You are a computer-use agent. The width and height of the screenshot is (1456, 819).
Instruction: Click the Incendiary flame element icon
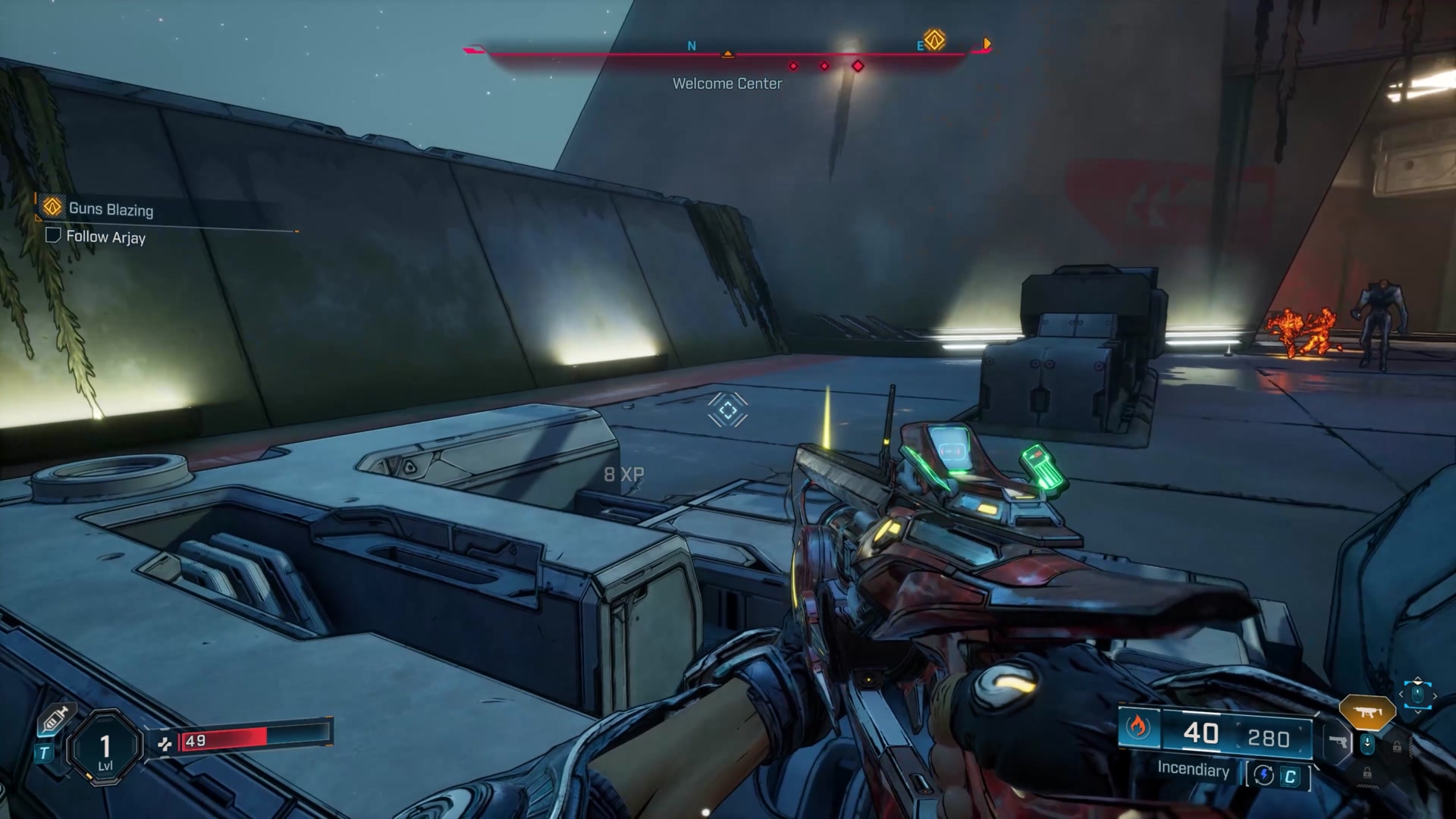[1137, 728]
